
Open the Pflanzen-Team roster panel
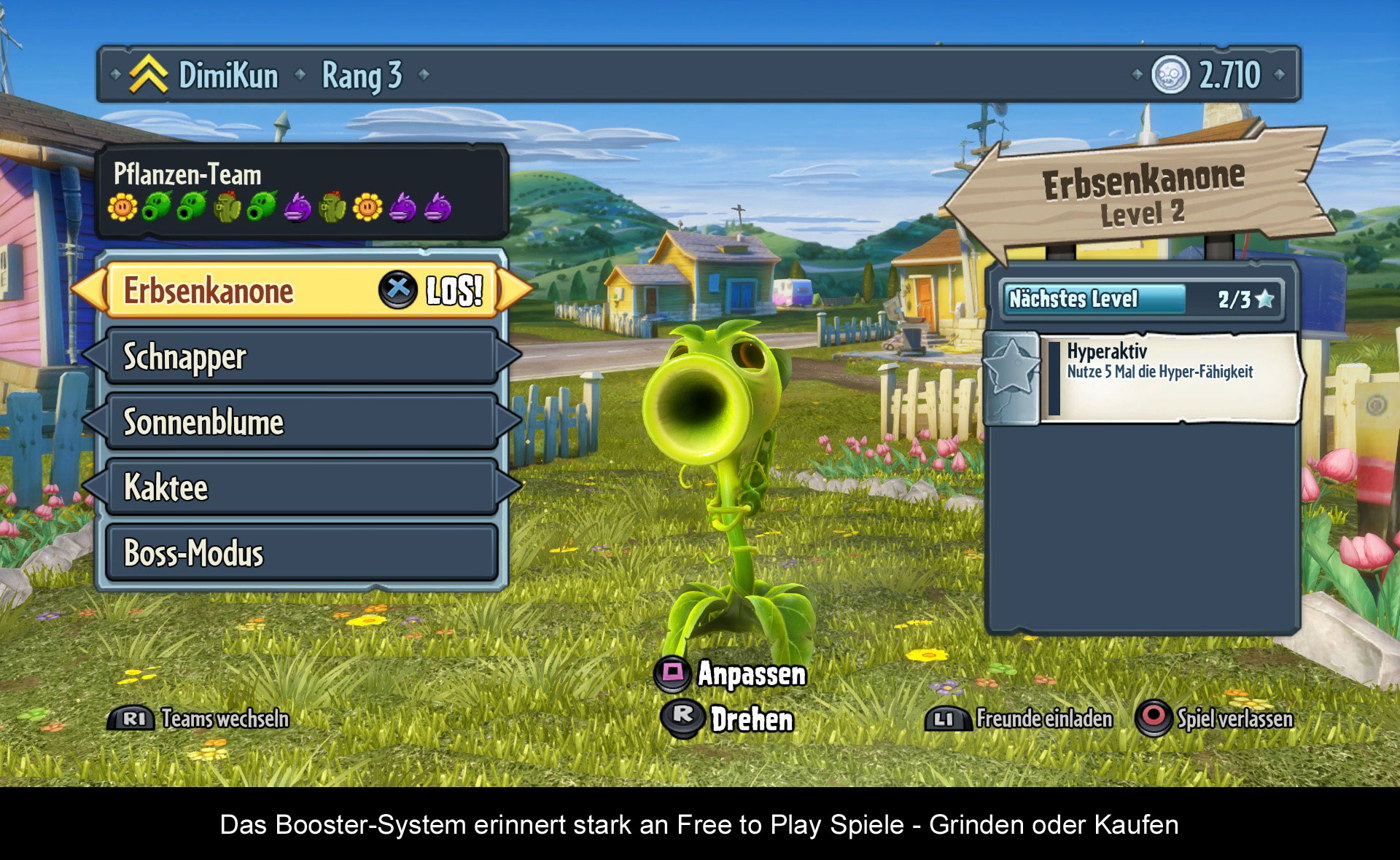(301, 192)
